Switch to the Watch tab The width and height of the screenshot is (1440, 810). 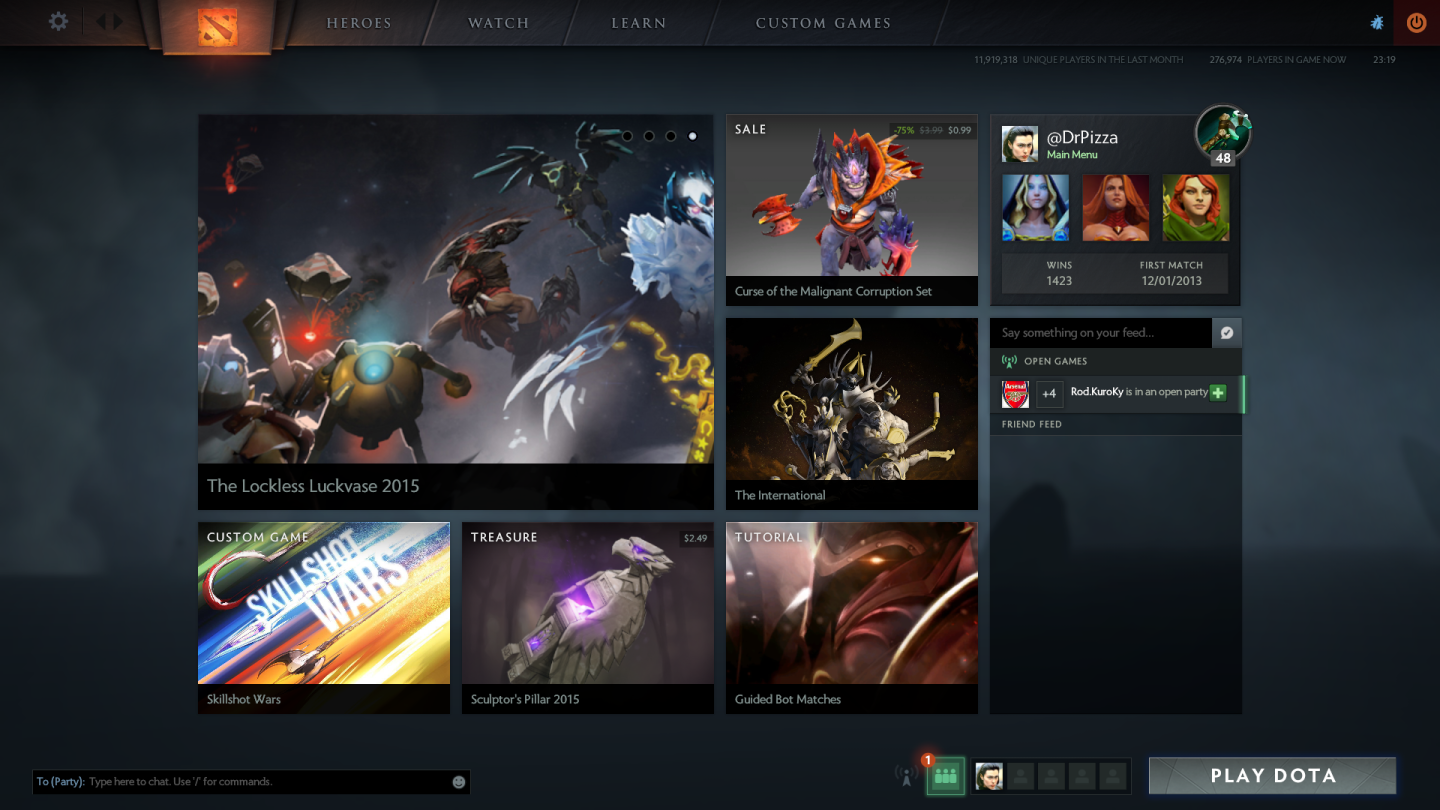coord(497,22)
